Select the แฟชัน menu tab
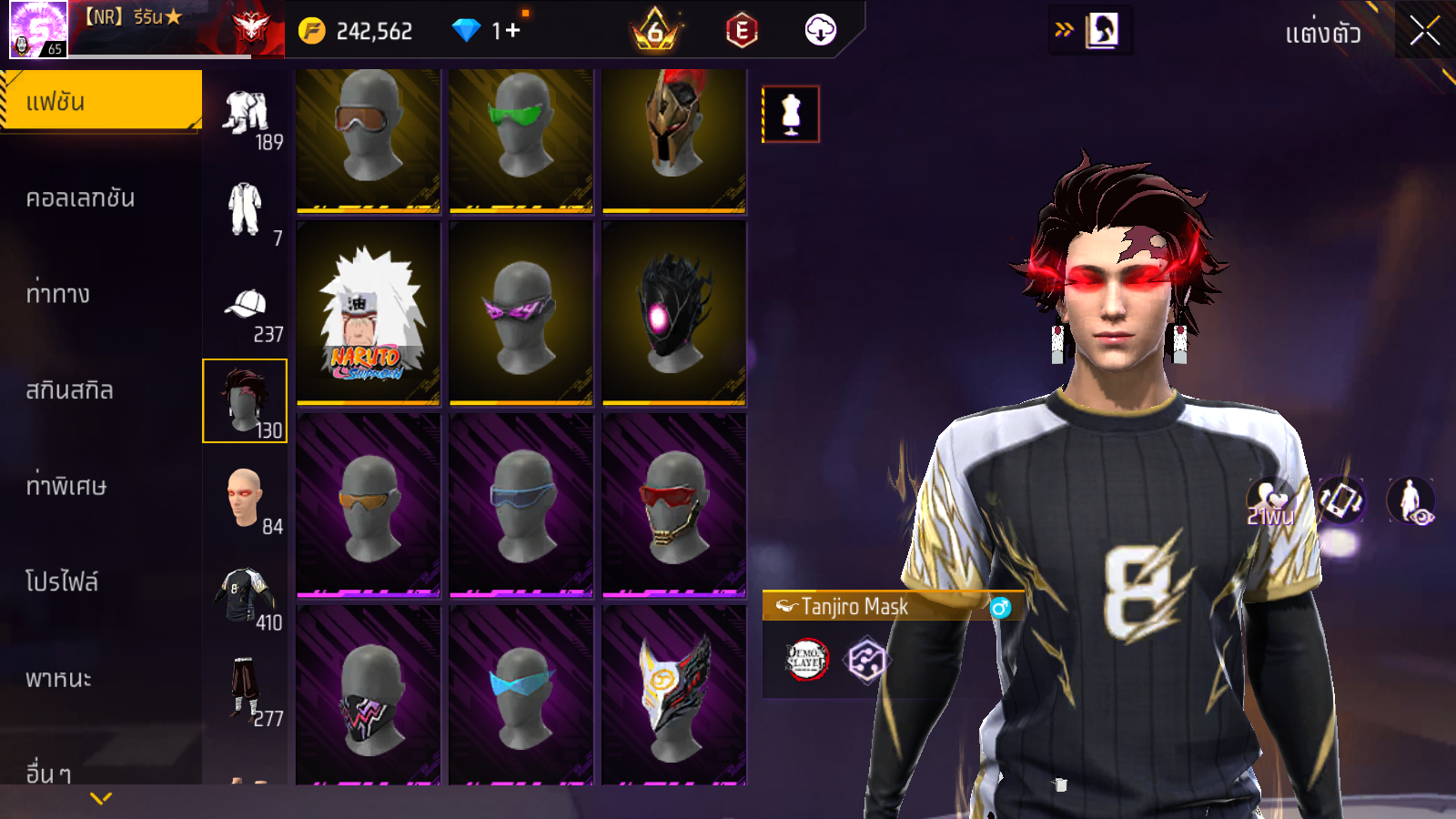This screenshot has width=1456, height=819. 100,101
